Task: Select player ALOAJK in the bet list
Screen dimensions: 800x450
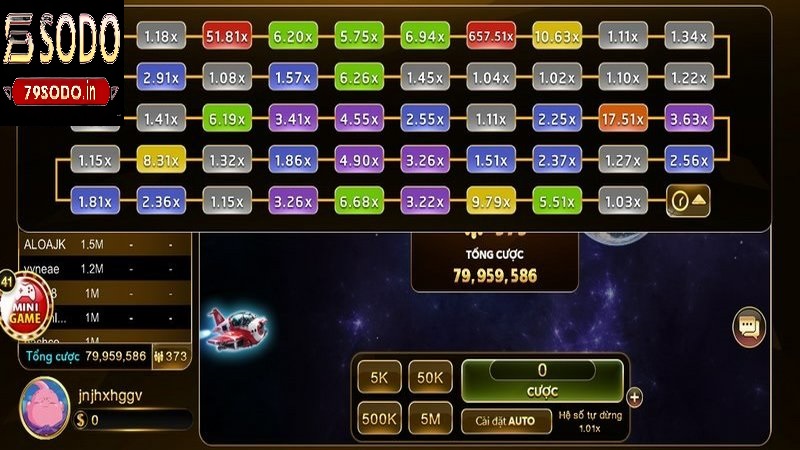Action: pos(42,245)
